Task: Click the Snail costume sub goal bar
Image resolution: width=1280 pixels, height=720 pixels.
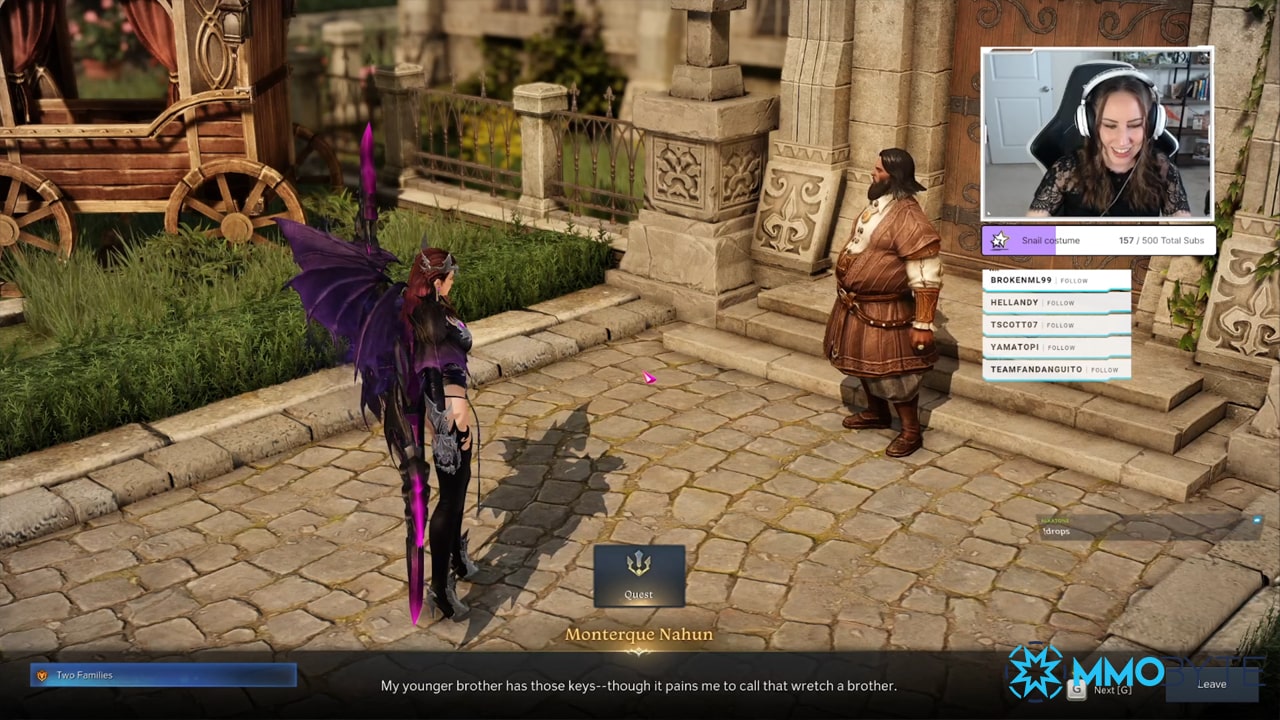Action: pyautogui.click(x=1098, y=241)
